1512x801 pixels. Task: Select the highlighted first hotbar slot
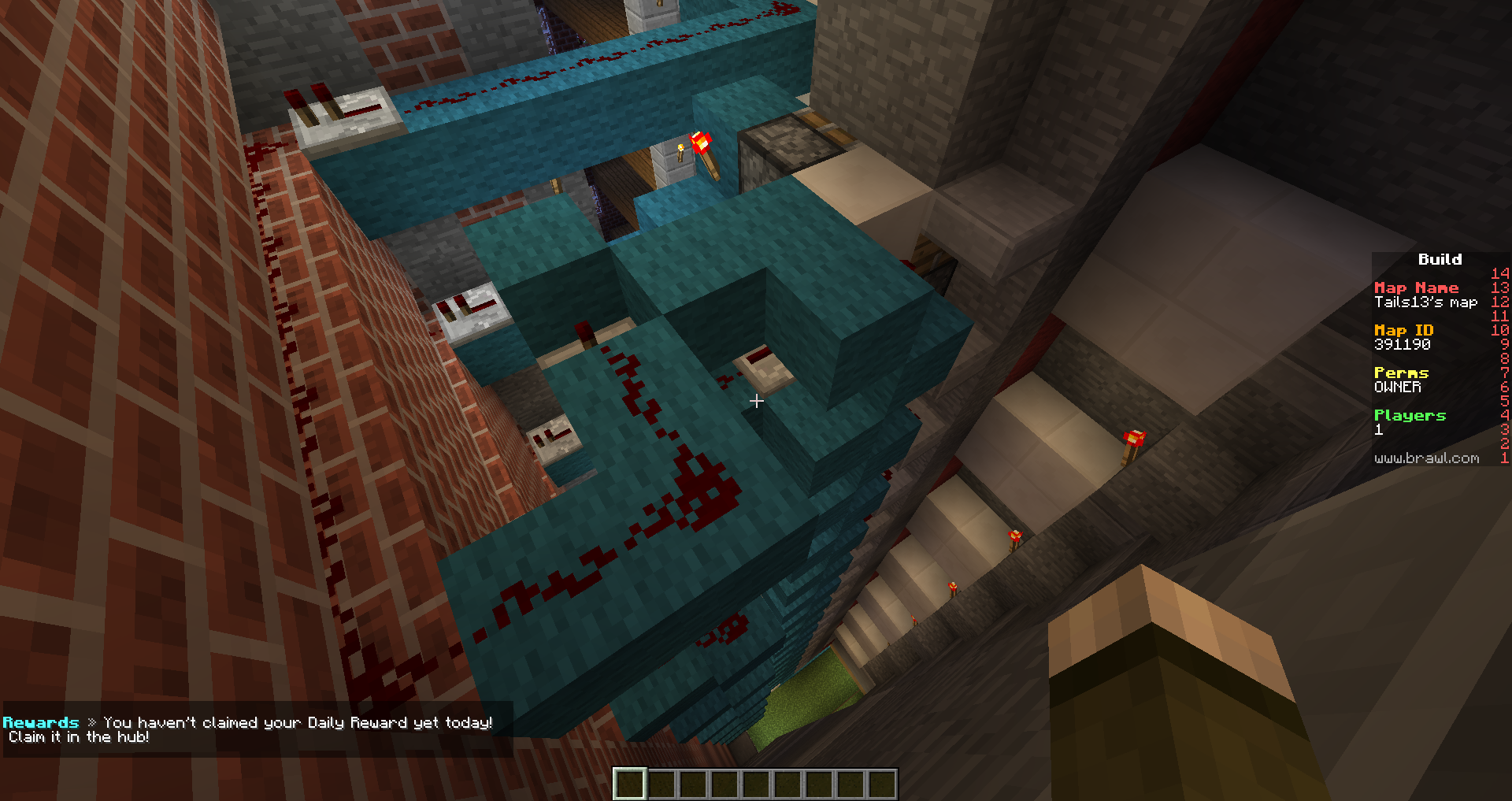coord(630,784)
